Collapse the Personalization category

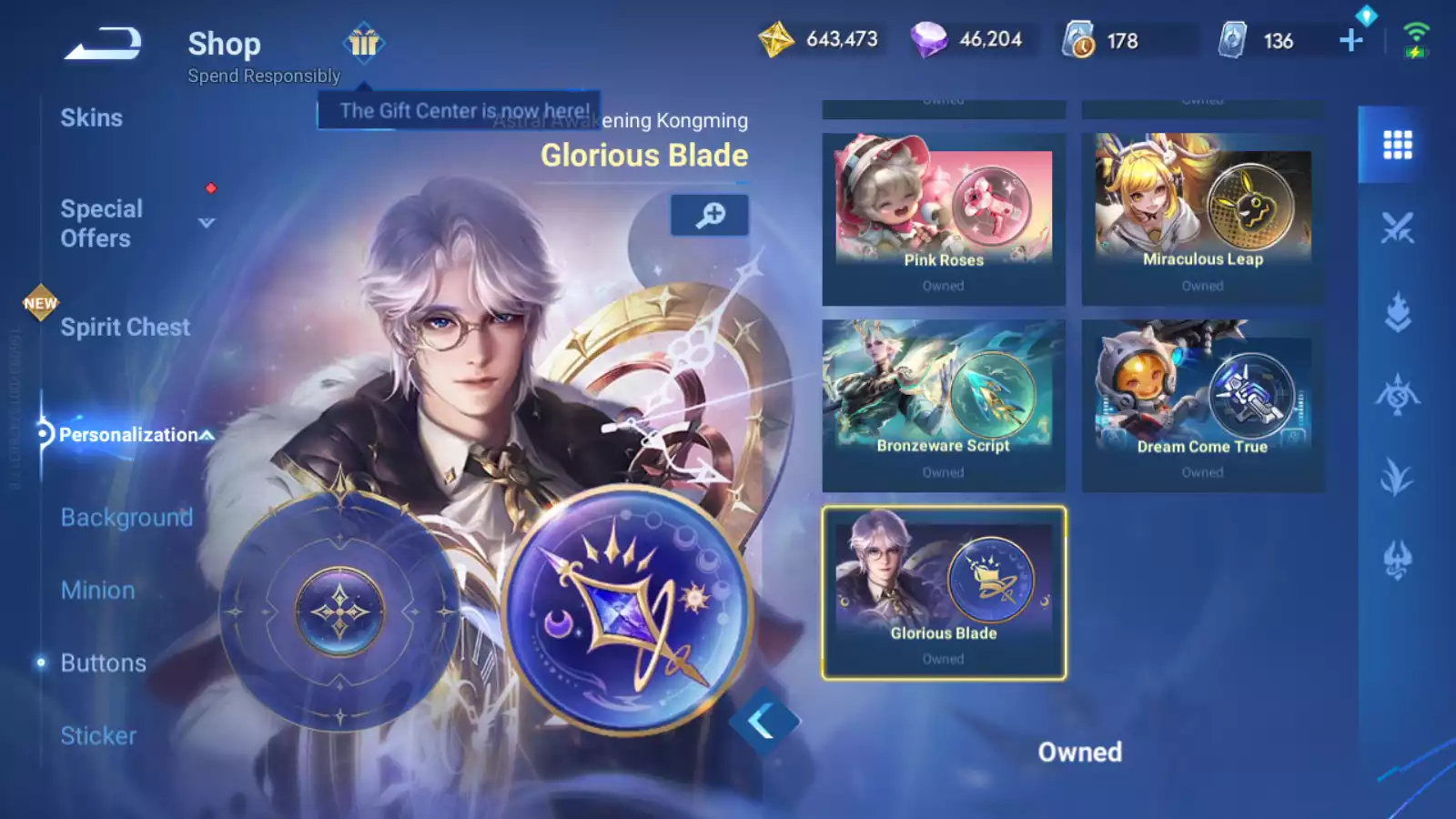pos(207,435)
